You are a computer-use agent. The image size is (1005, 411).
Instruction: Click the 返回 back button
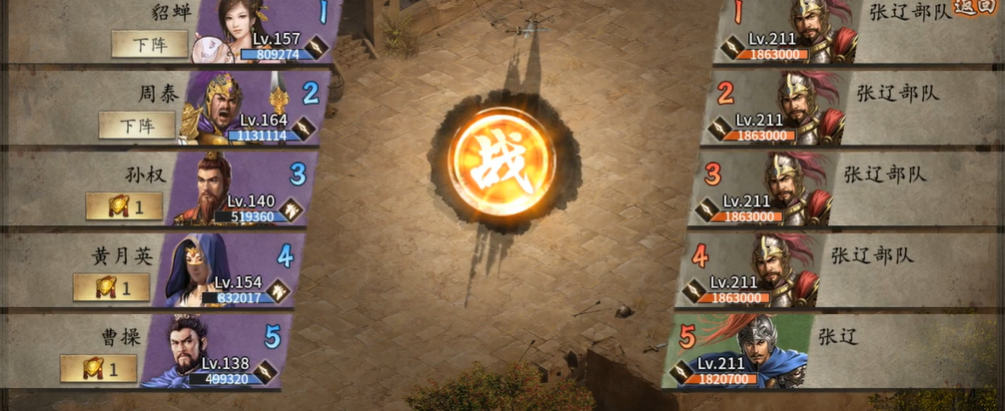[x=971, y=7]
